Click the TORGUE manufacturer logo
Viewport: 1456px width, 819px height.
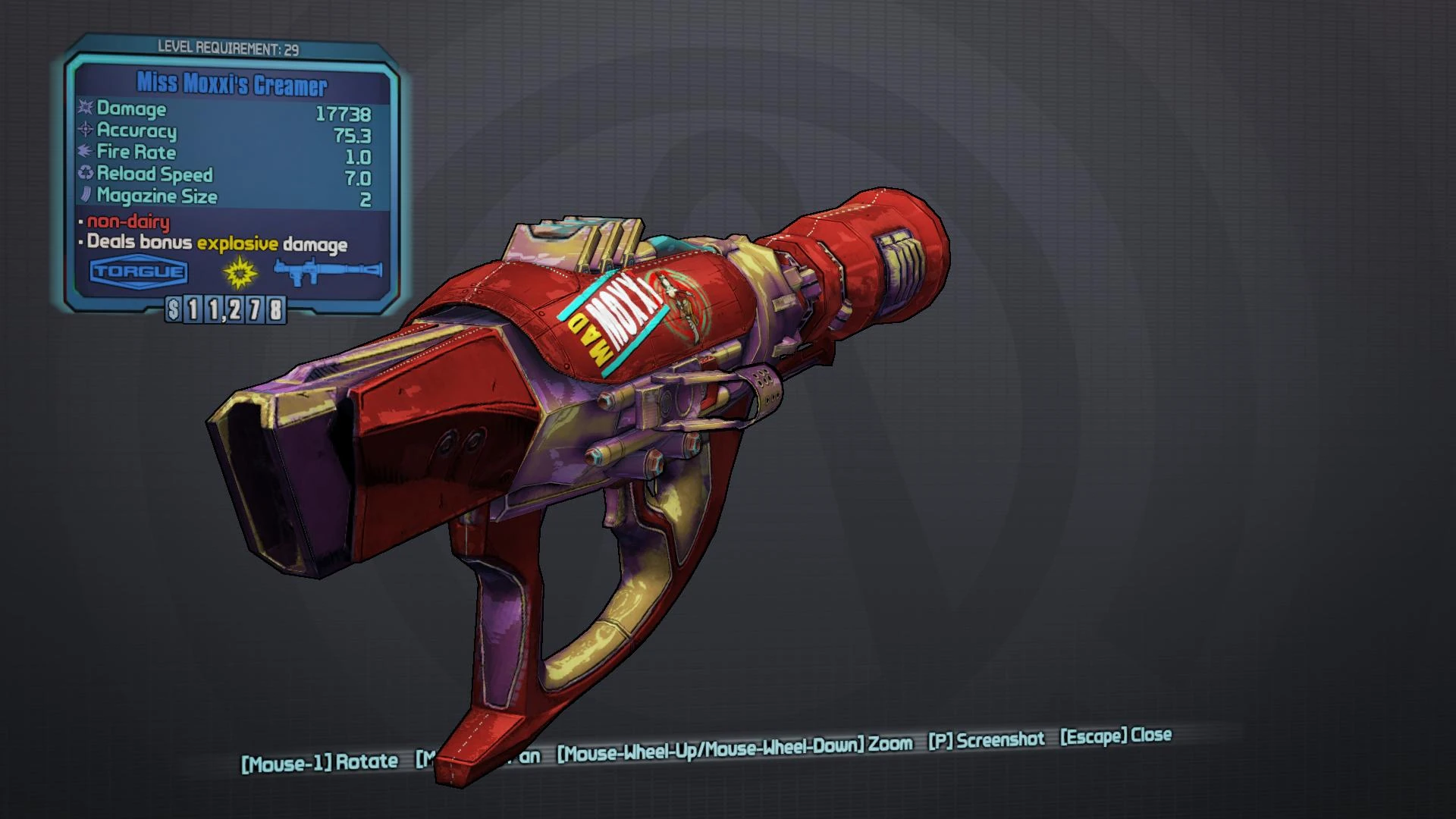137,271
